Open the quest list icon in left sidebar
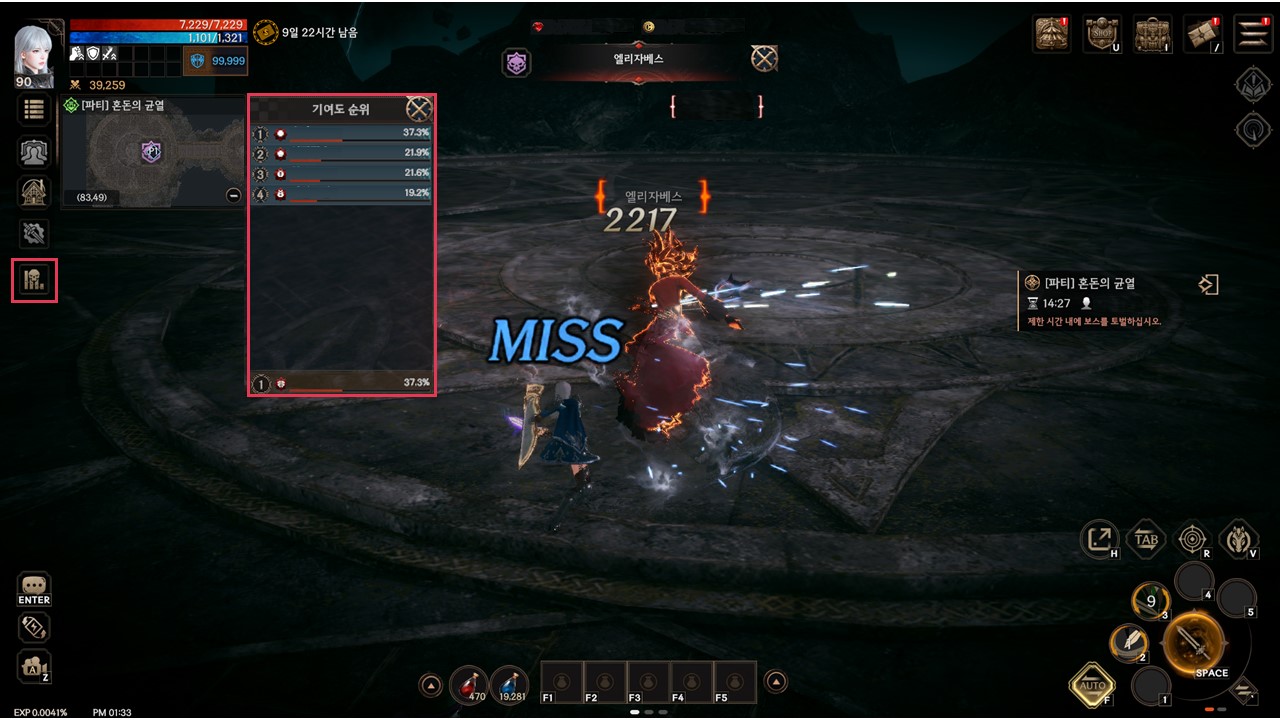Image resolution: width=1280 pixels, height=720 pixels. [x=34, y=111]
